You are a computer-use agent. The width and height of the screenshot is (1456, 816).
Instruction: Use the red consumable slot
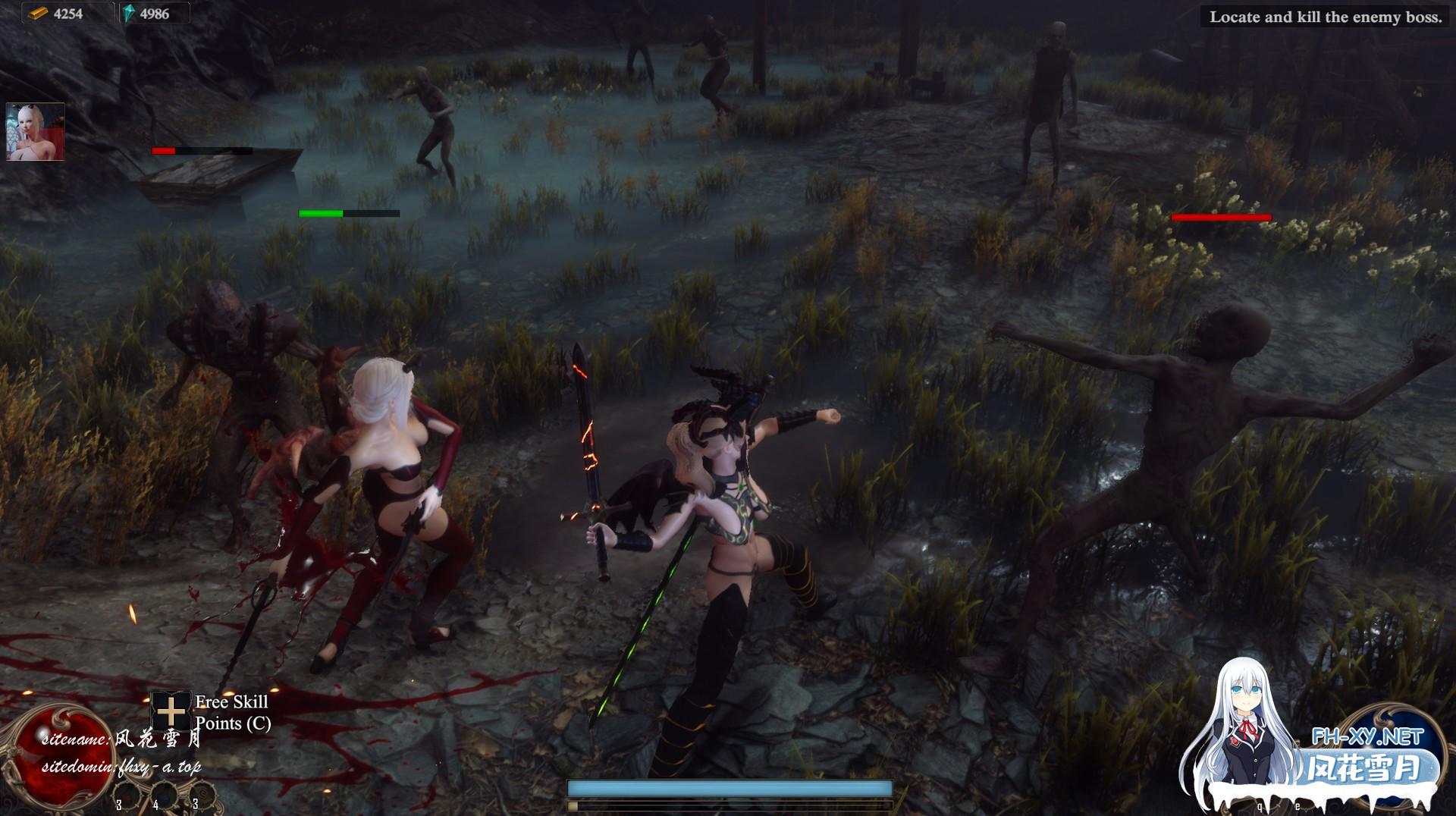click(x=126, y=796)
